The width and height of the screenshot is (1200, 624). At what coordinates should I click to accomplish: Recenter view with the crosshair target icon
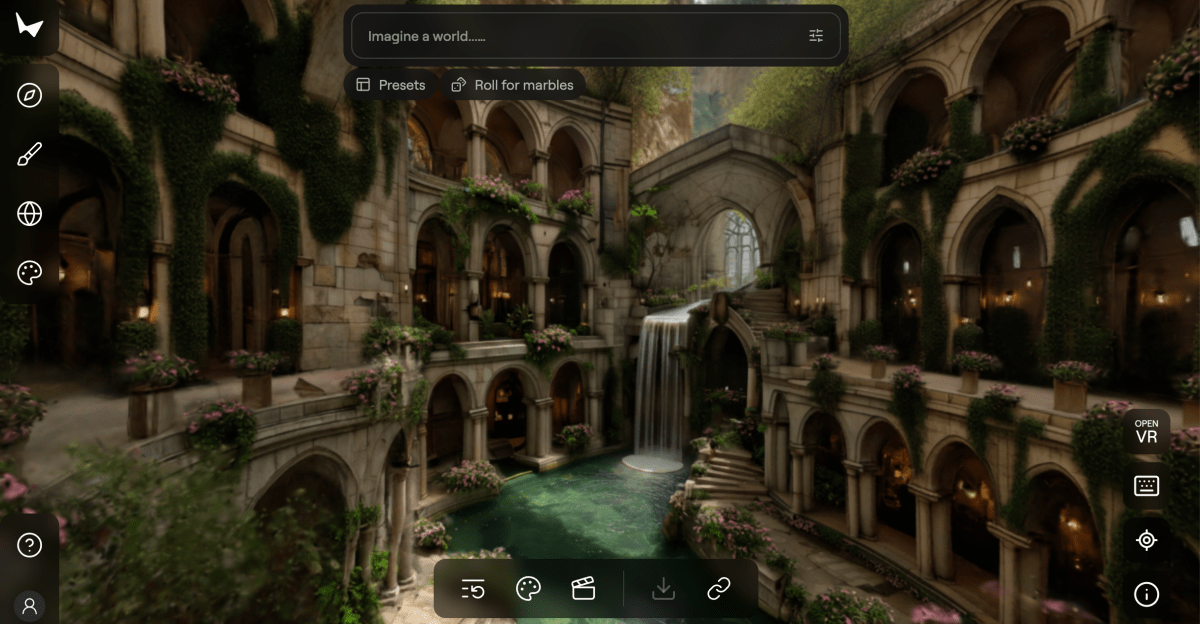coord(1146,540)
